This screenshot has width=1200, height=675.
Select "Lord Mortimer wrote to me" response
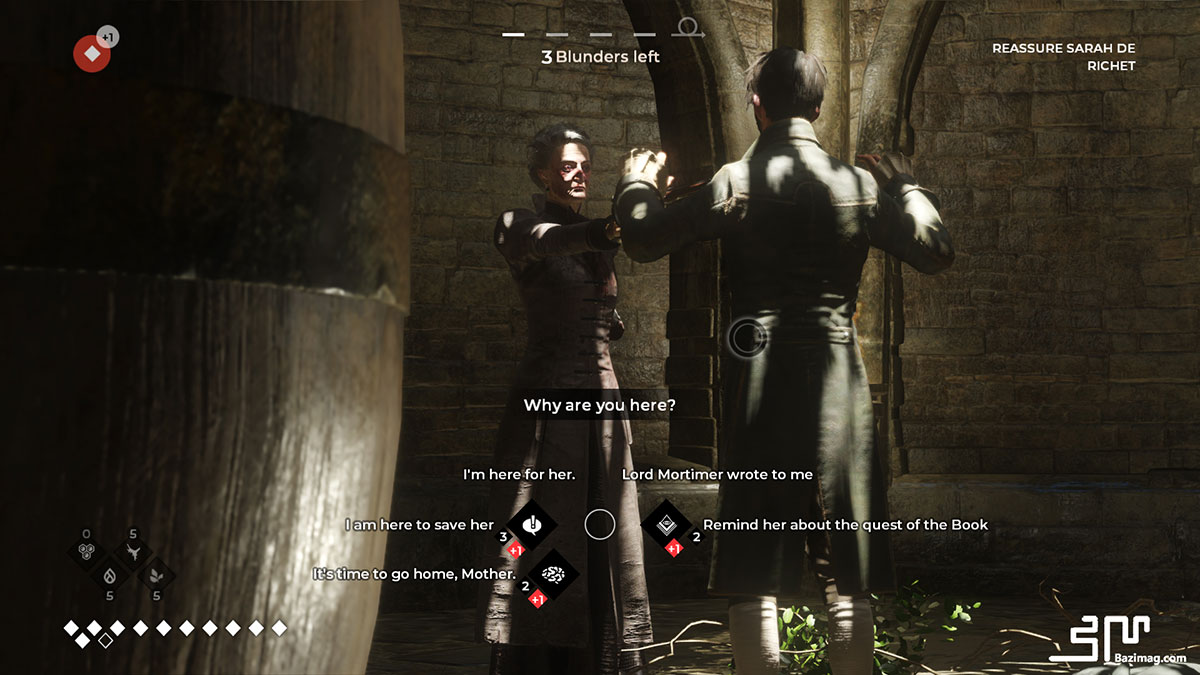coord(717,474)
